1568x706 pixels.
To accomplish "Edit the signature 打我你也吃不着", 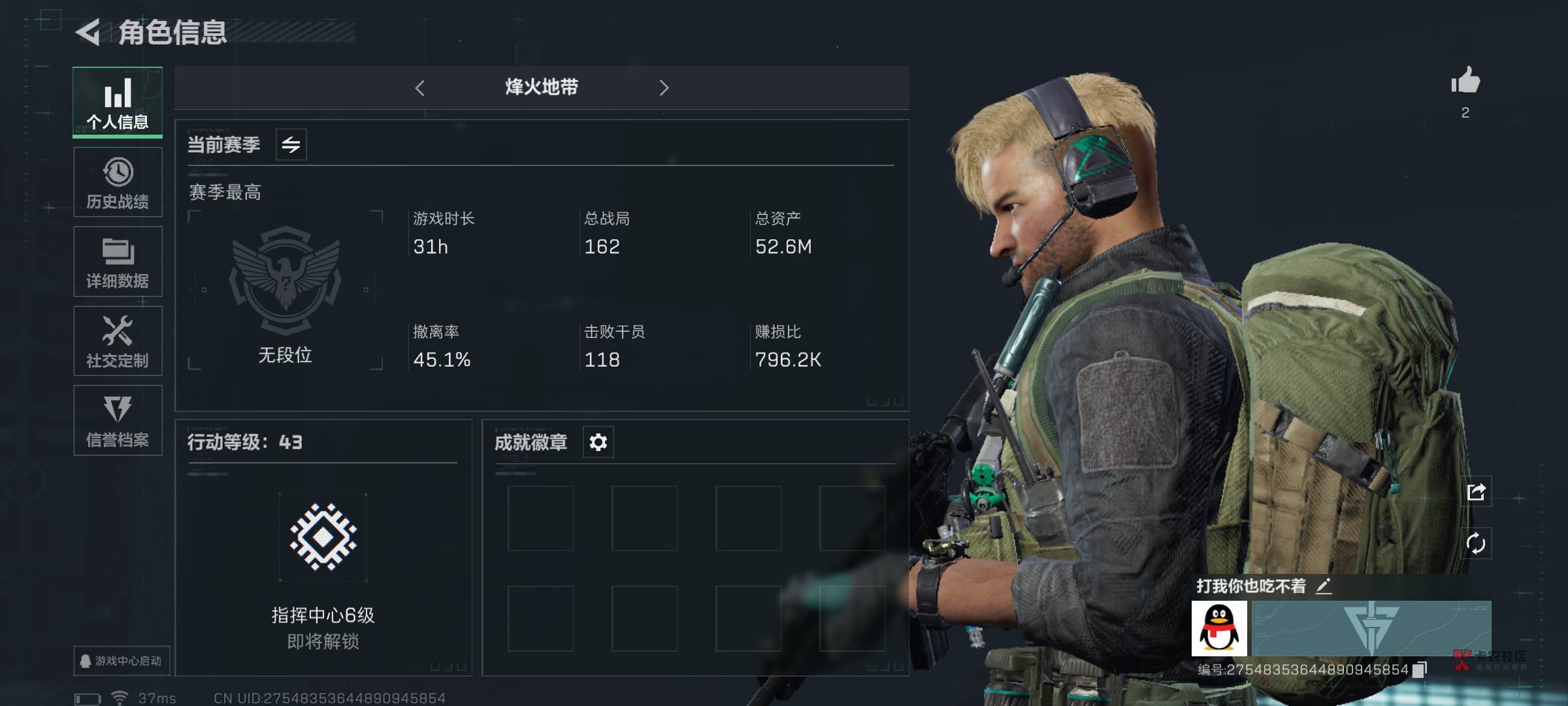I will coord(1324,586).
